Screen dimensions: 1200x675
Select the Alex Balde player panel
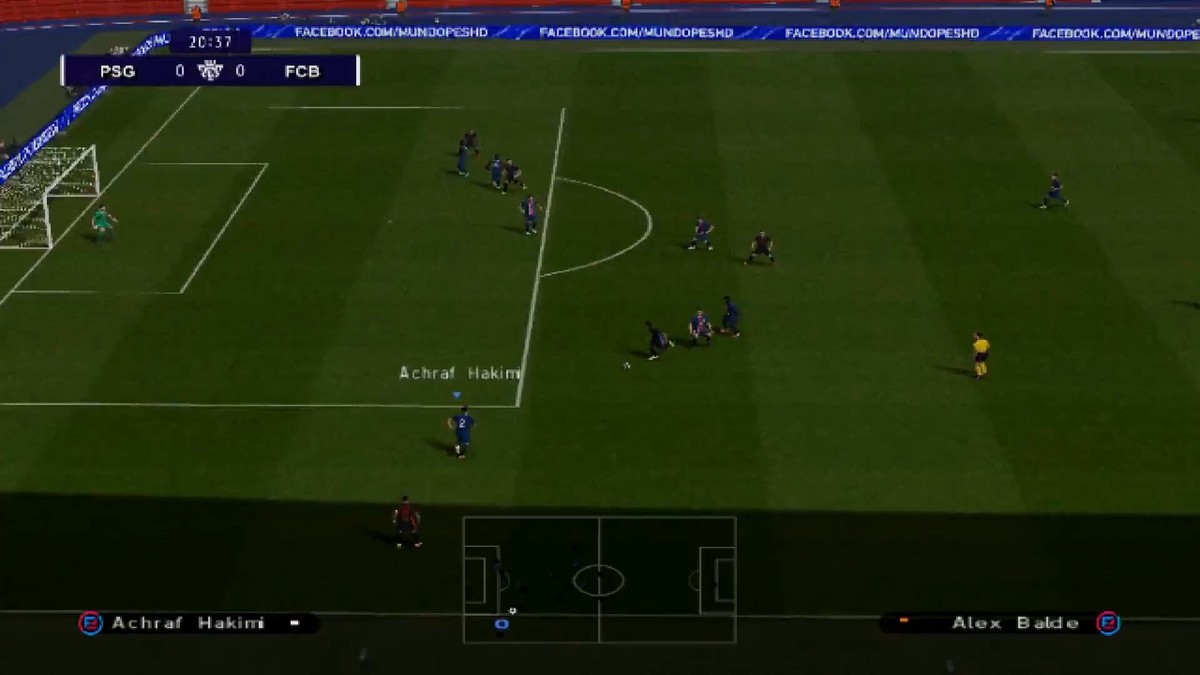point(1000,623)
